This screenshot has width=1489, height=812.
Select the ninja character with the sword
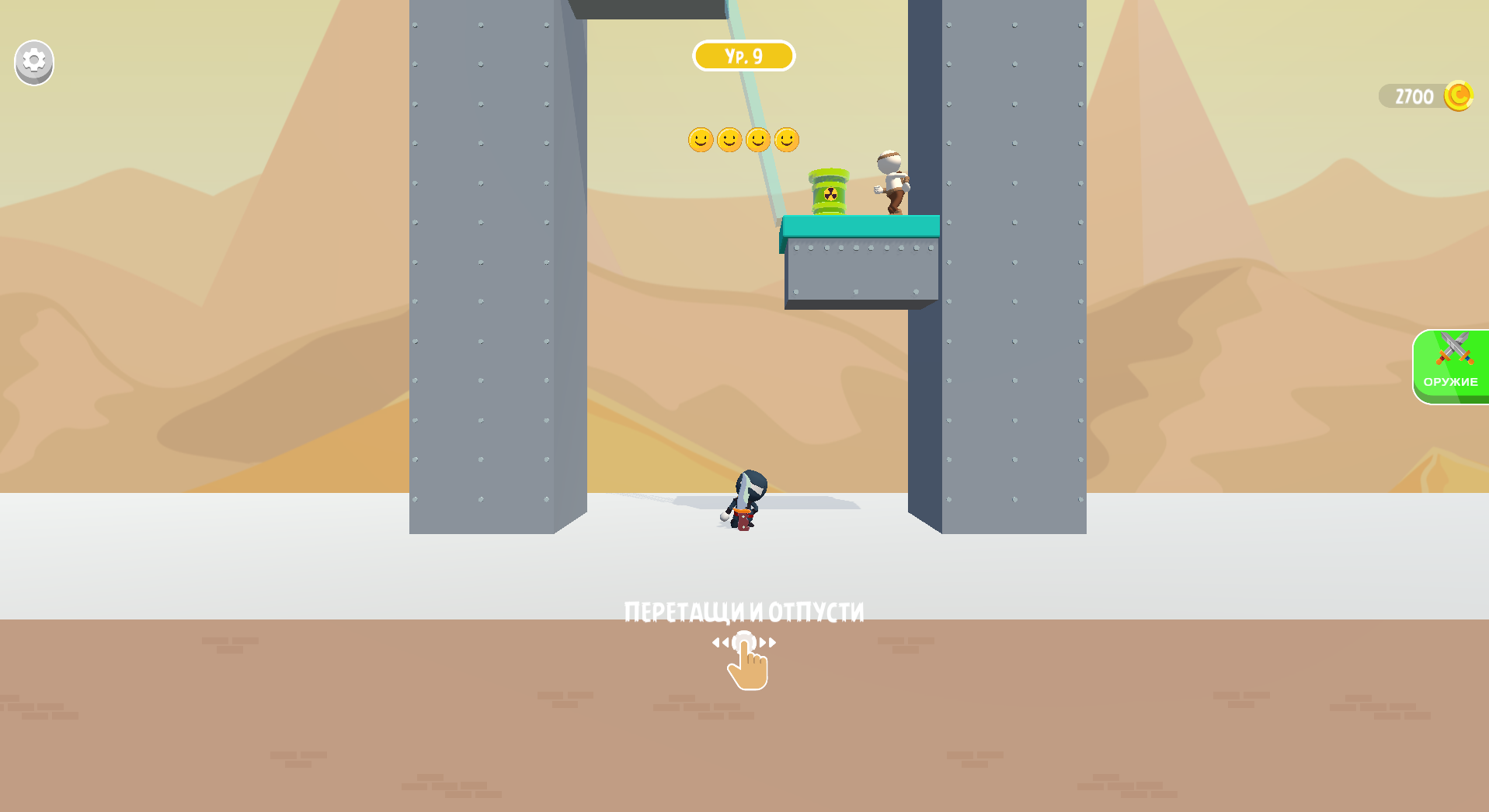pos(744,497)
